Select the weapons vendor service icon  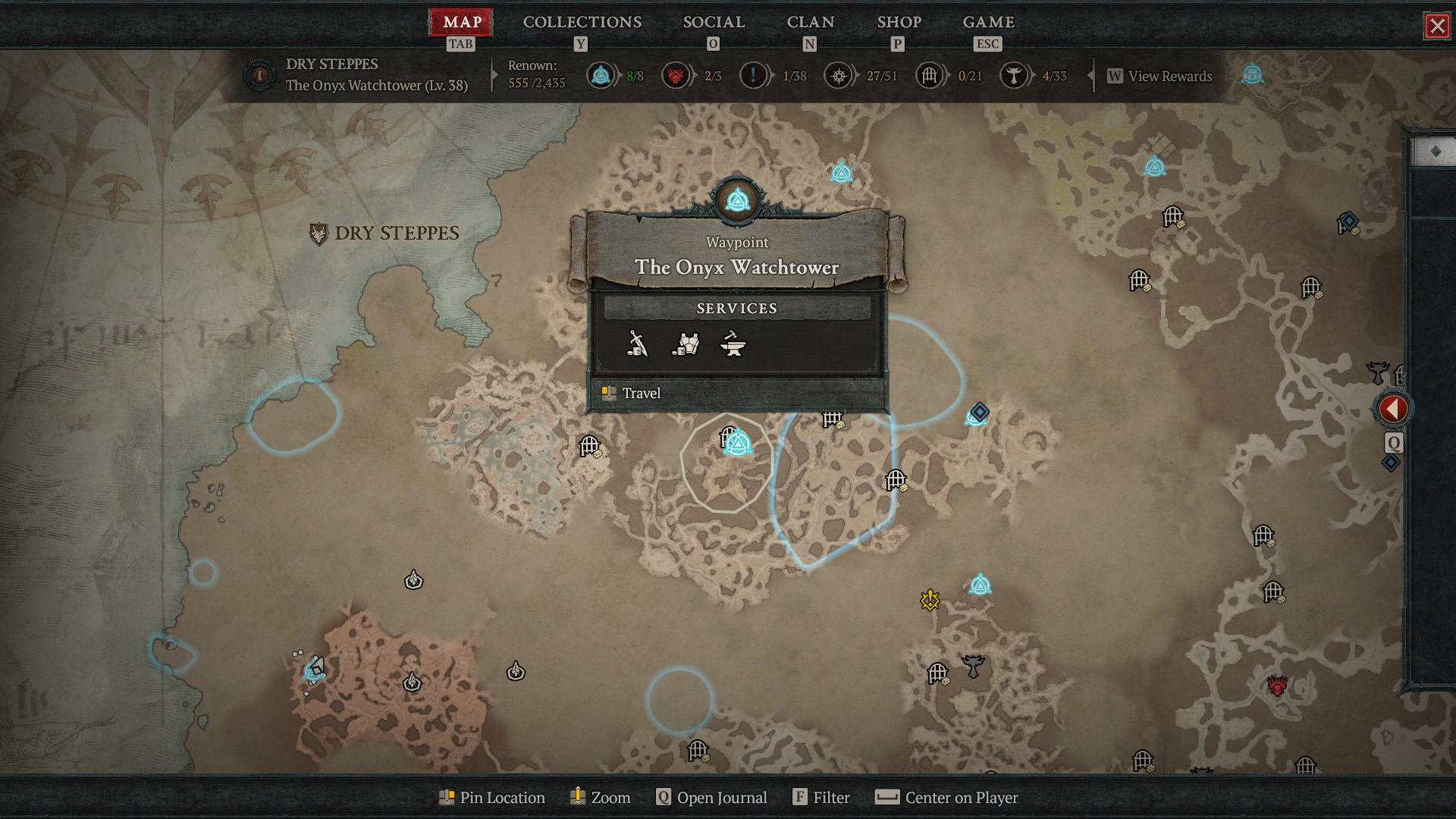639,345
